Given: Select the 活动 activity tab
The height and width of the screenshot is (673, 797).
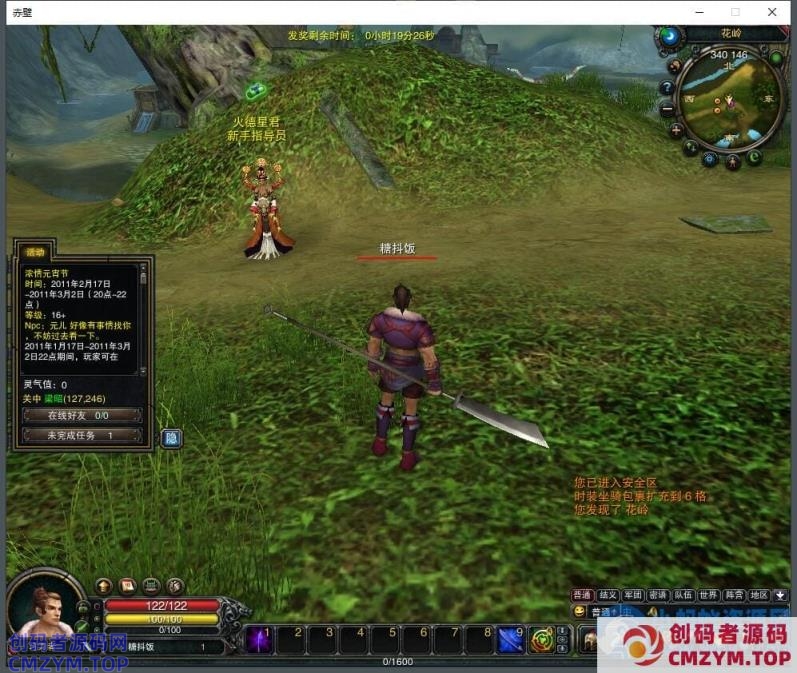Looking at the screenshot, I should 36,252.
